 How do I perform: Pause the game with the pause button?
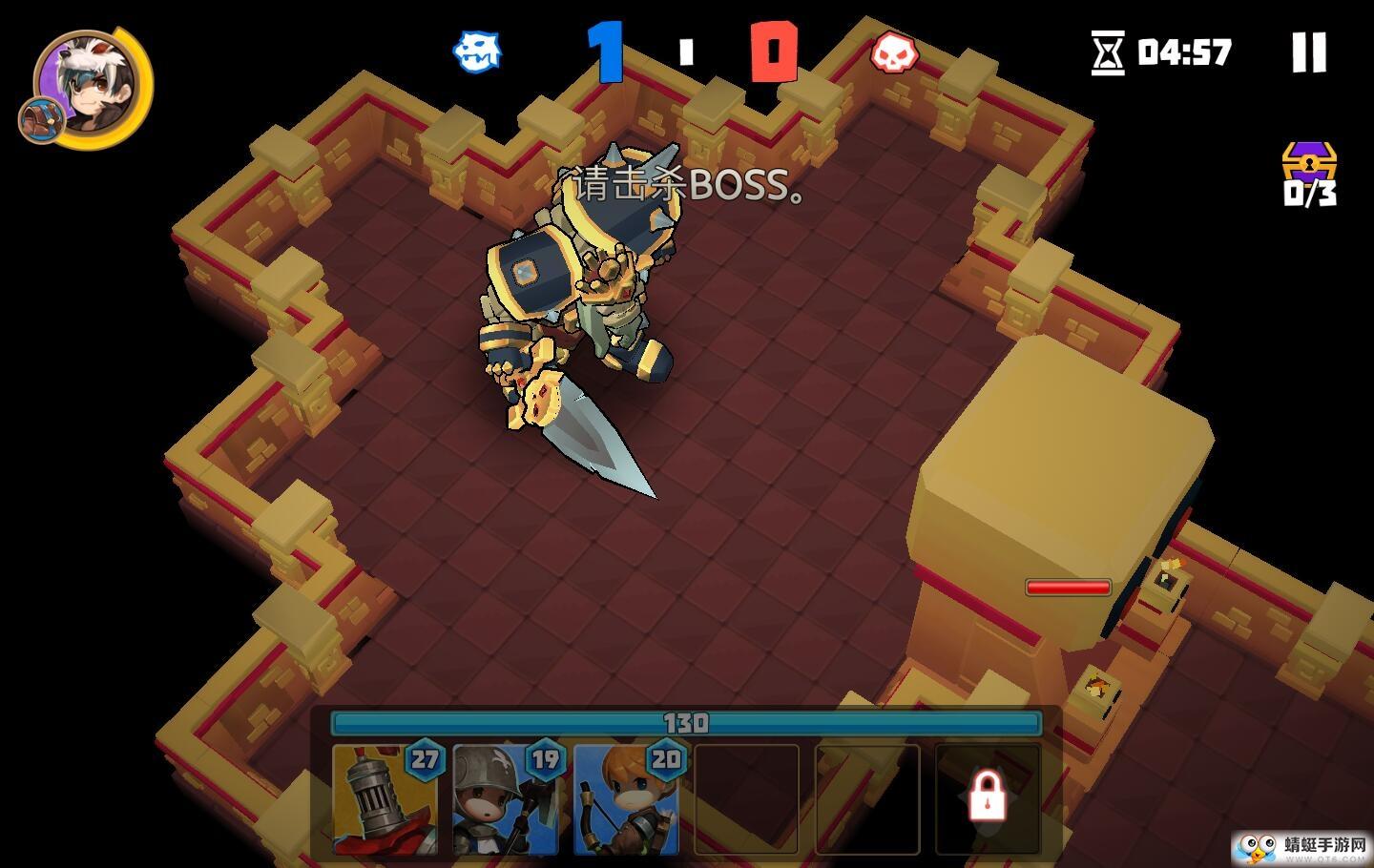click(1309, 52)
